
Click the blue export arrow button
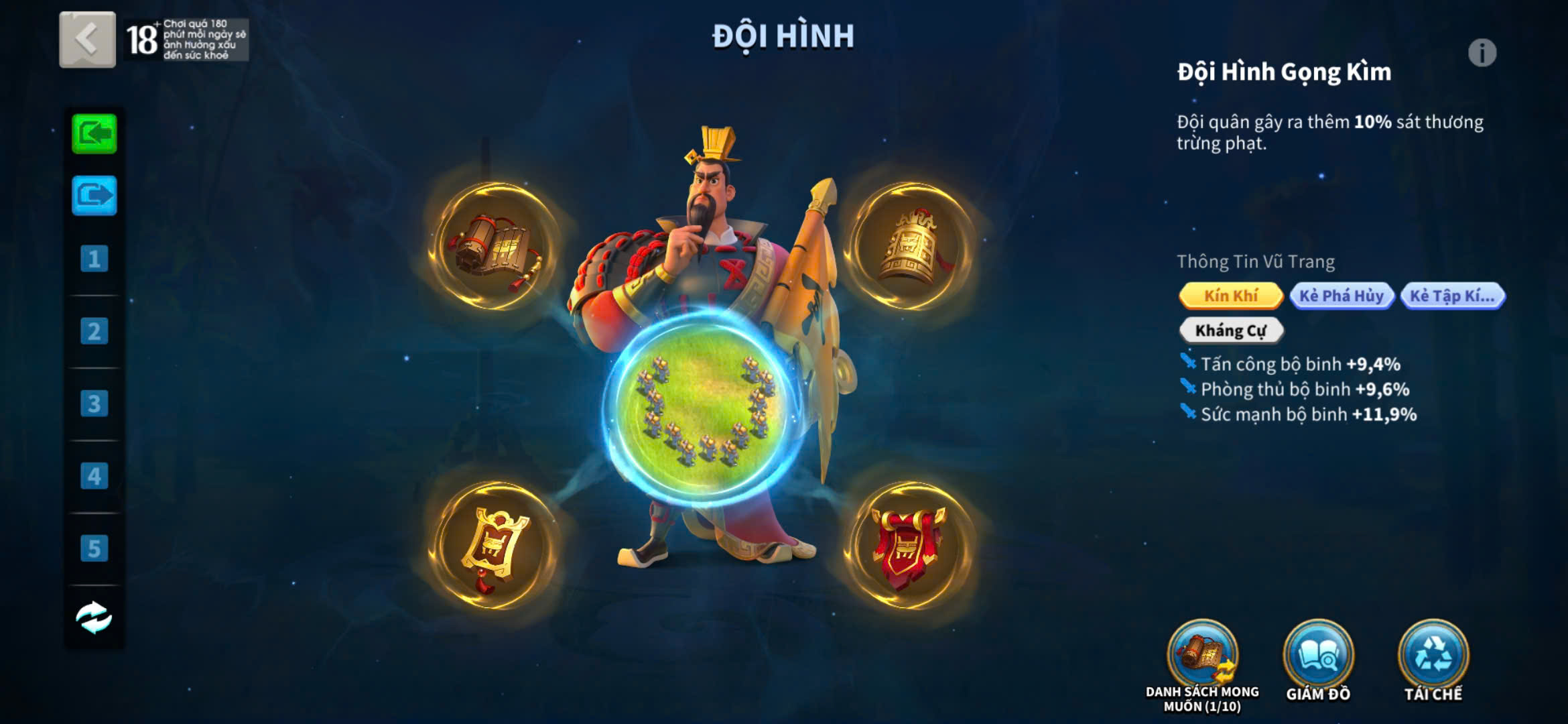click(94, 195)
